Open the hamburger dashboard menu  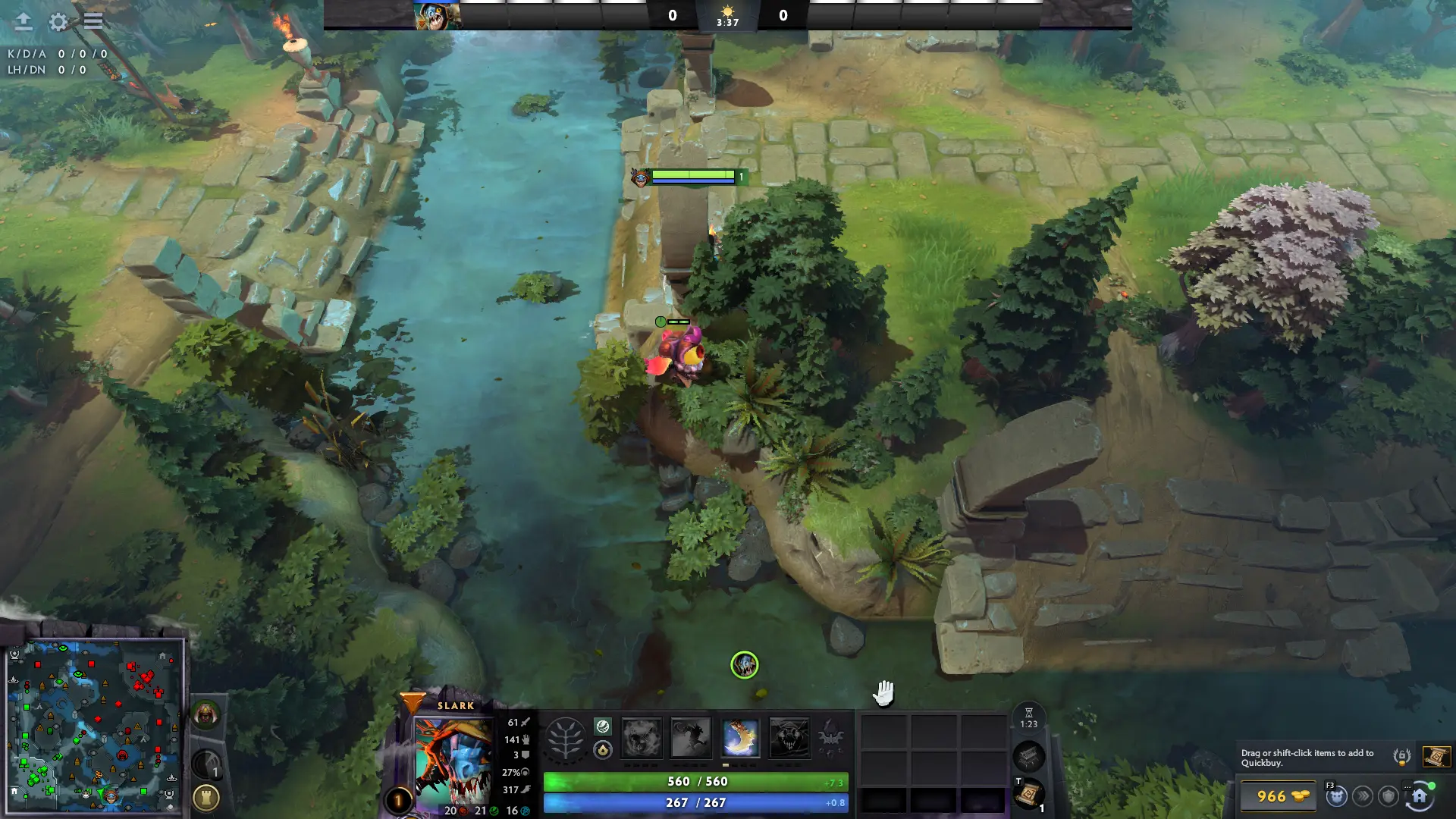pyautogui.click(x=93, y=21)
